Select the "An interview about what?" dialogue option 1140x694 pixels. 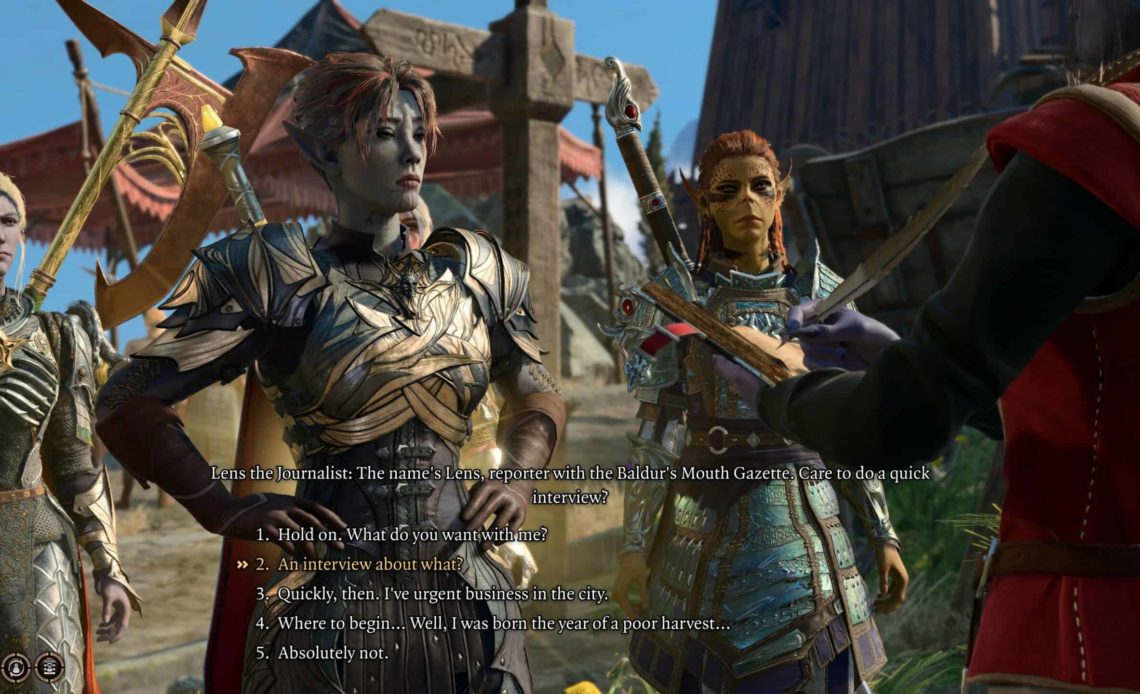coord(370,564)
